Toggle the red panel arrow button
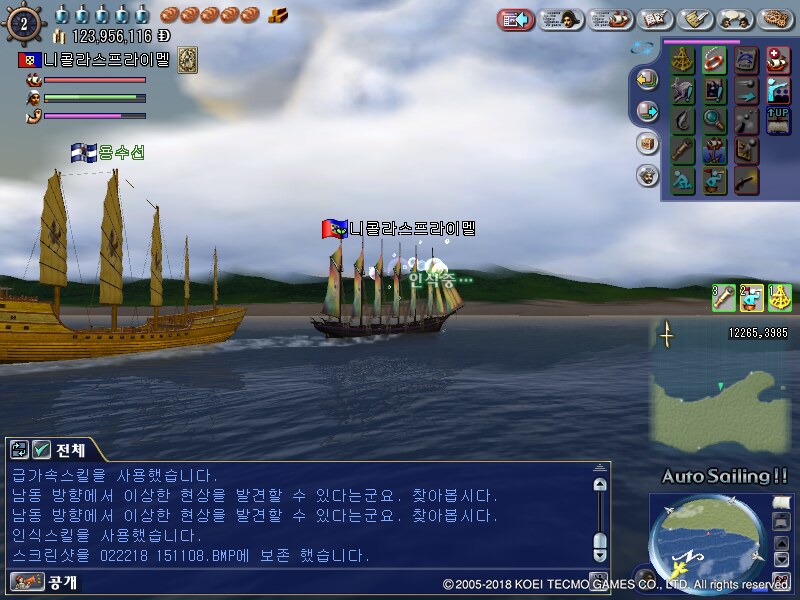Image resolution: width=800 pixels, height=600 pixels. pos(517,19)
